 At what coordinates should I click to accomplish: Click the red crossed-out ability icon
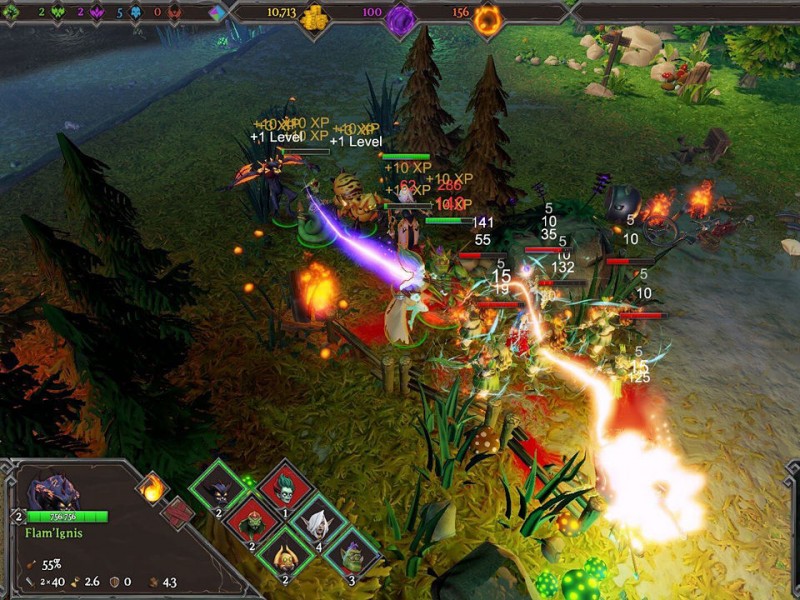[177, 512]
